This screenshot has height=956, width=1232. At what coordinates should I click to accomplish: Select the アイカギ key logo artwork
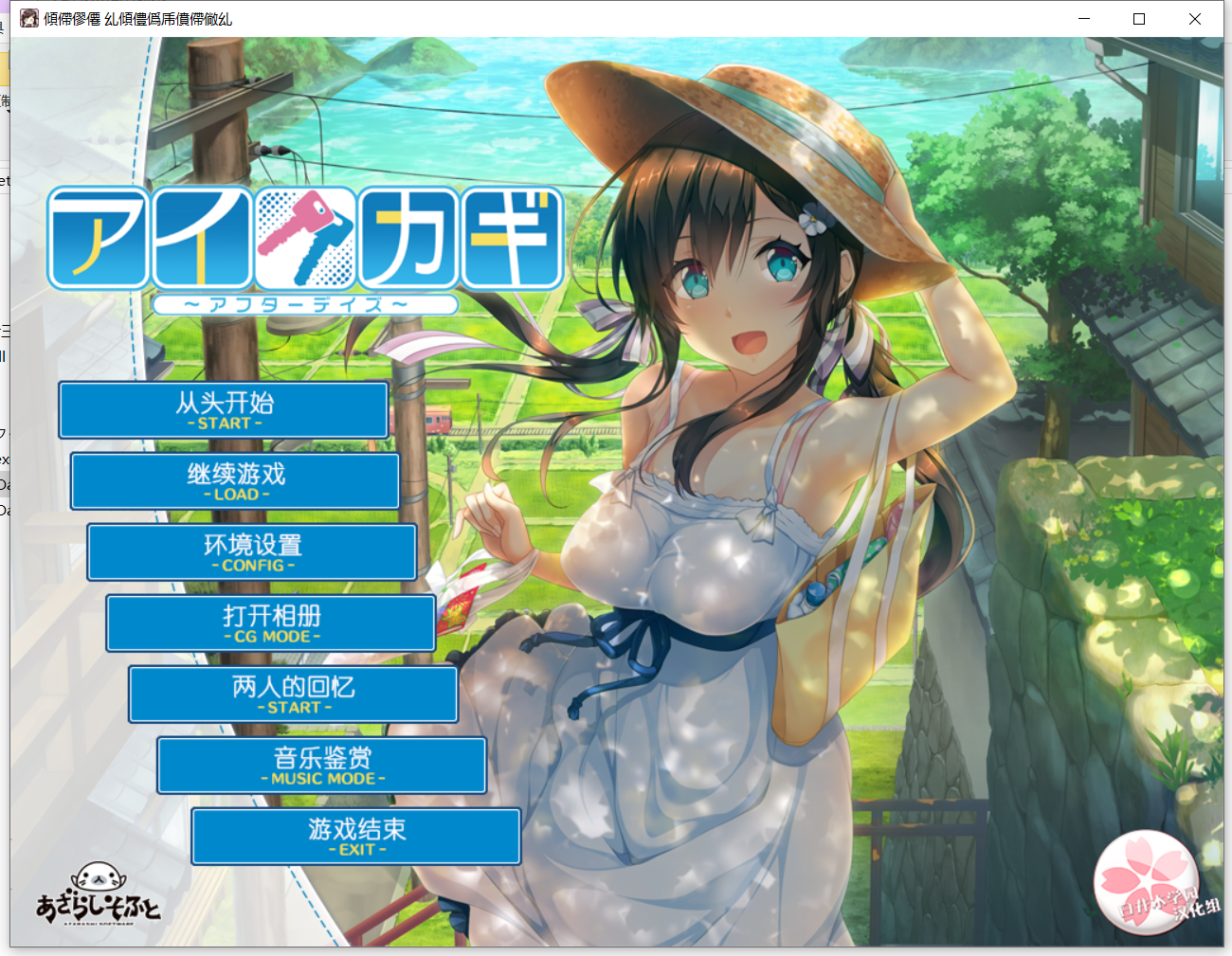[x=303, y=237]
